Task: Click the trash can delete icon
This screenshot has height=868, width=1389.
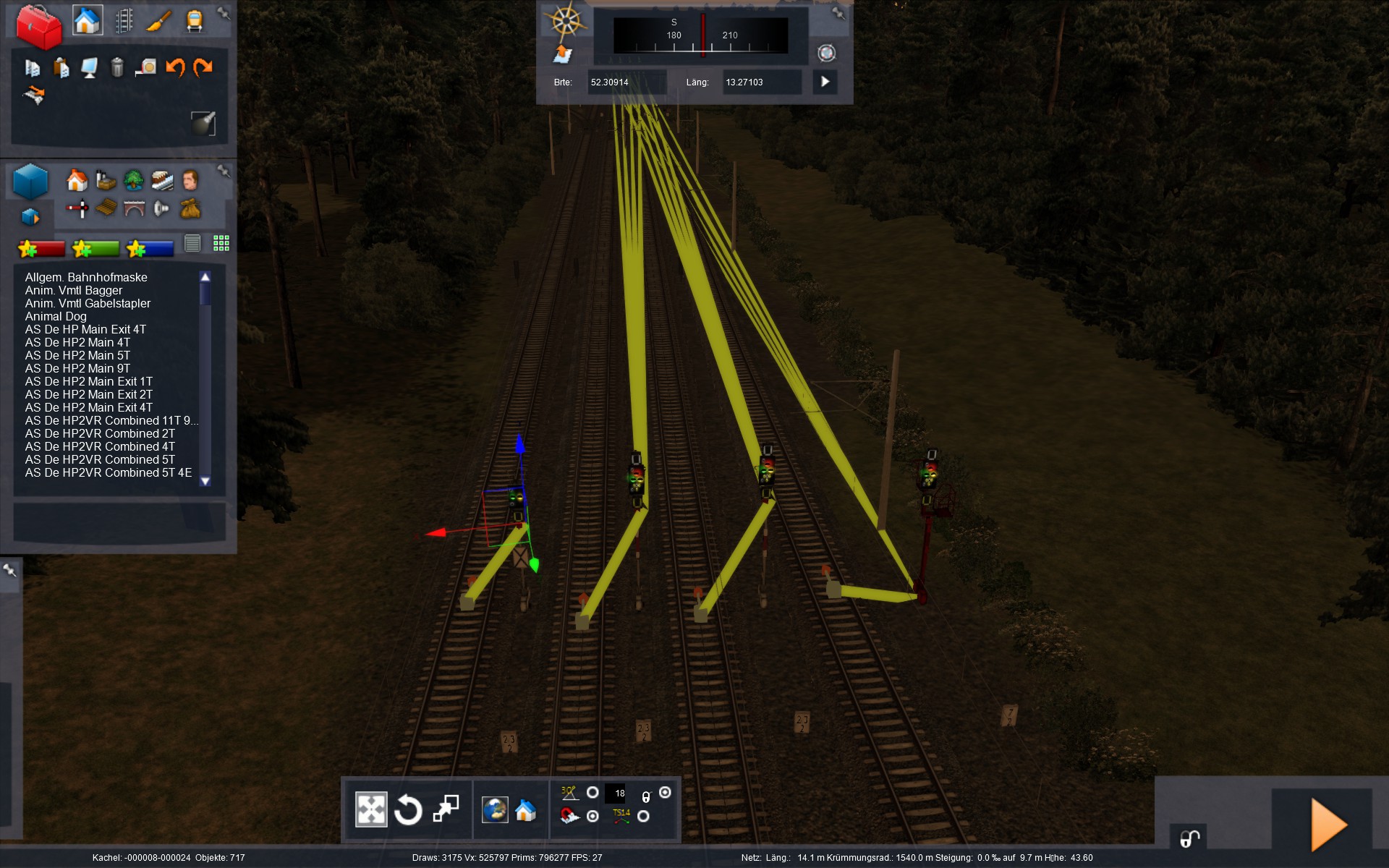Action: pos(117,67)
